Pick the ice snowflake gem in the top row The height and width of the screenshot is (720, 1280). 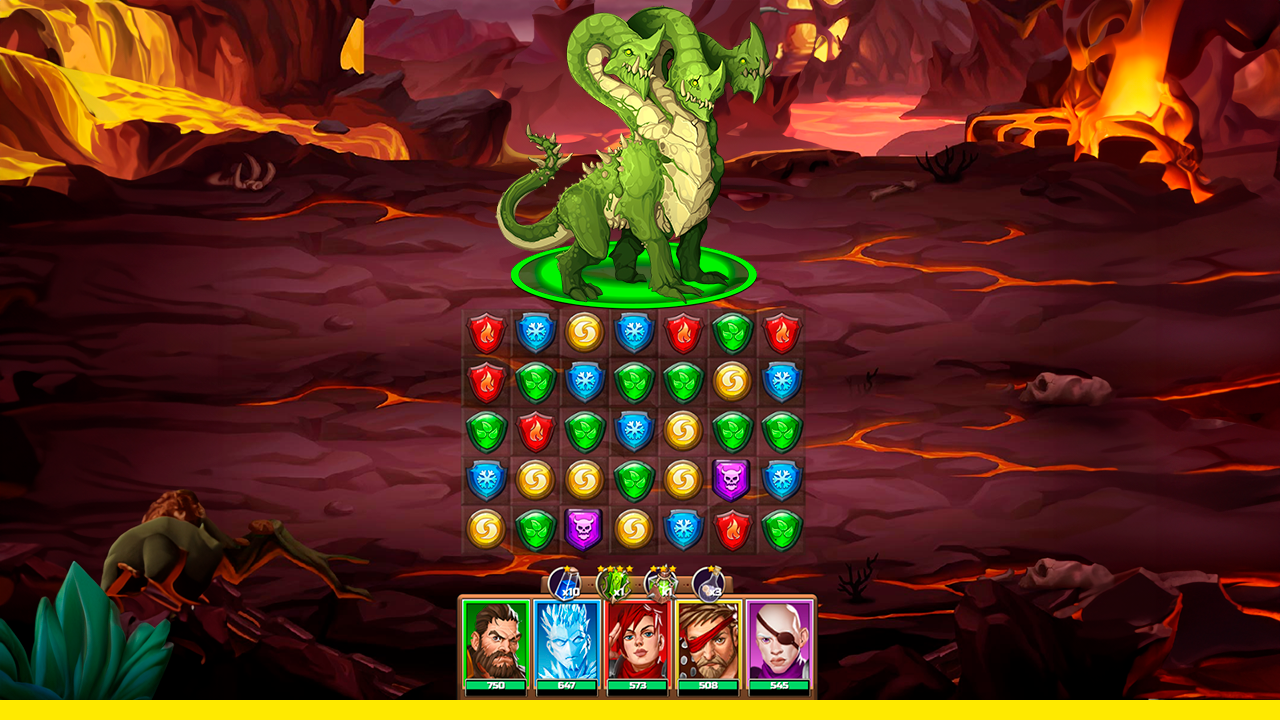pos(537,334)
